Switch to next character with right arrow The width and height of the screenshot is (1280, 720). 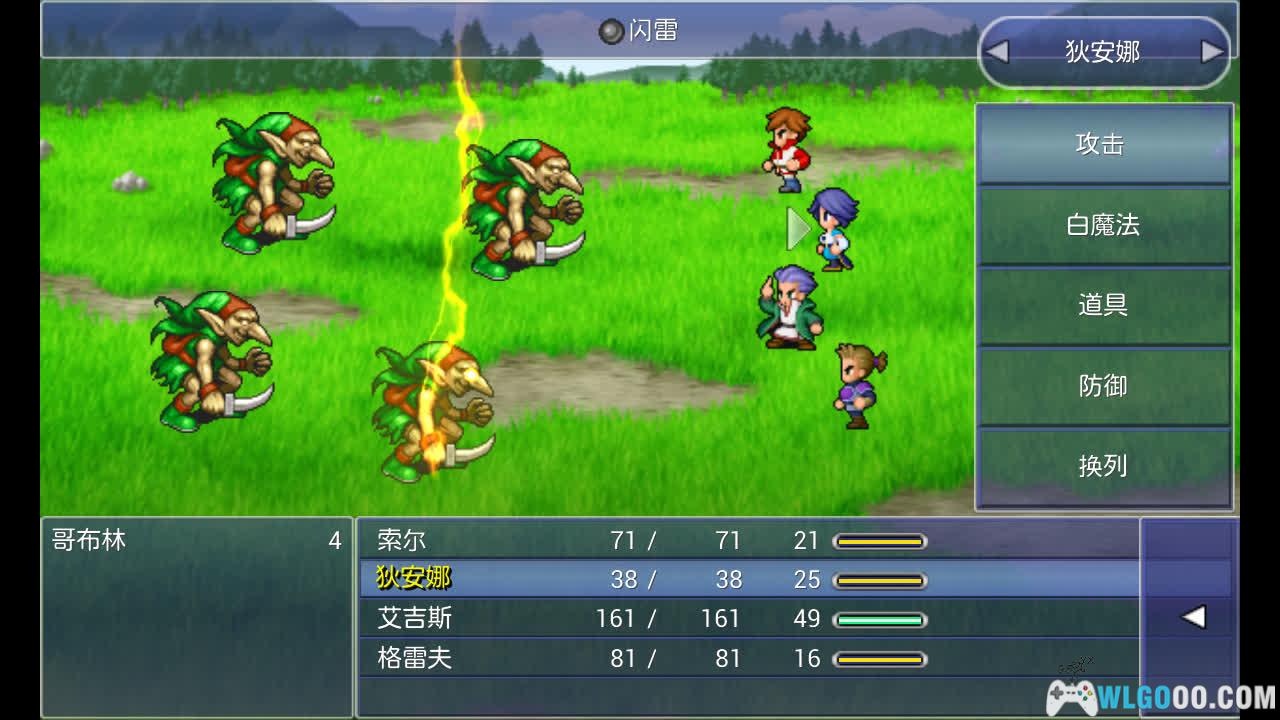1212,52
